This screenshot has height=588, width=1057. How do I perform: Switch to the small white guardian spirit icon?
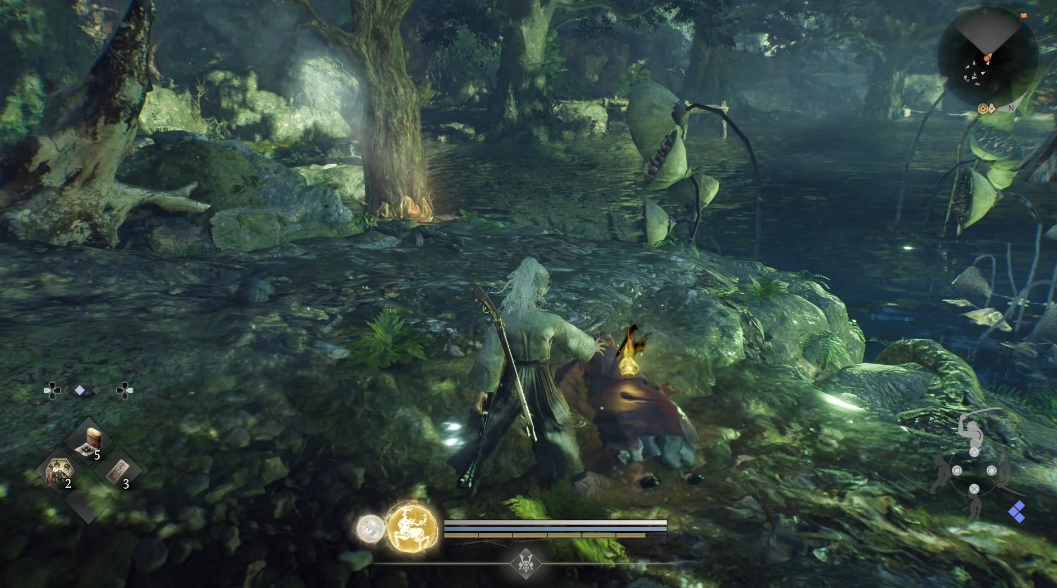click(371, 527)
